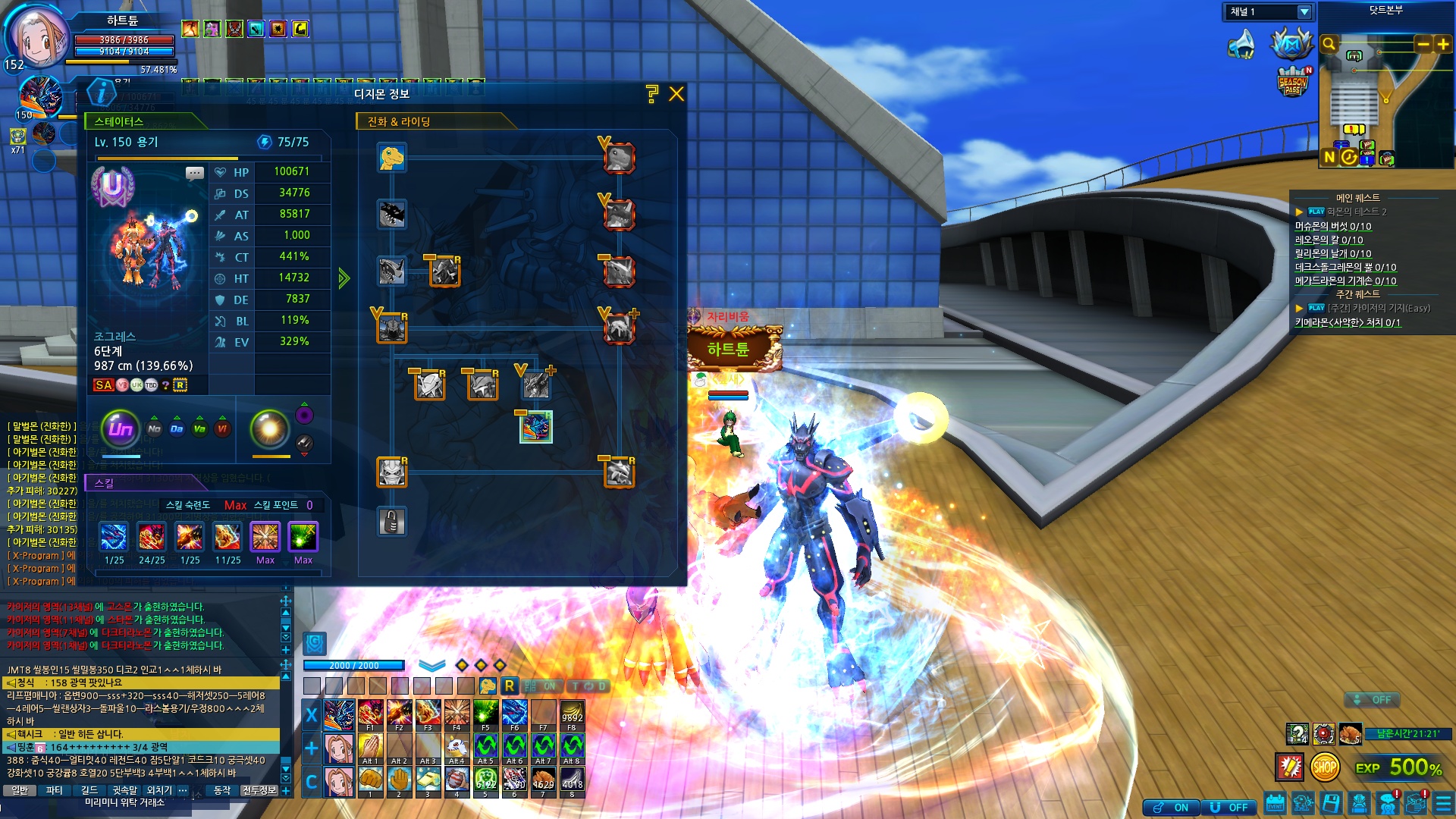Click the locked evolution slot
The height and width of the screenshot is (819, 1456).
392,522
